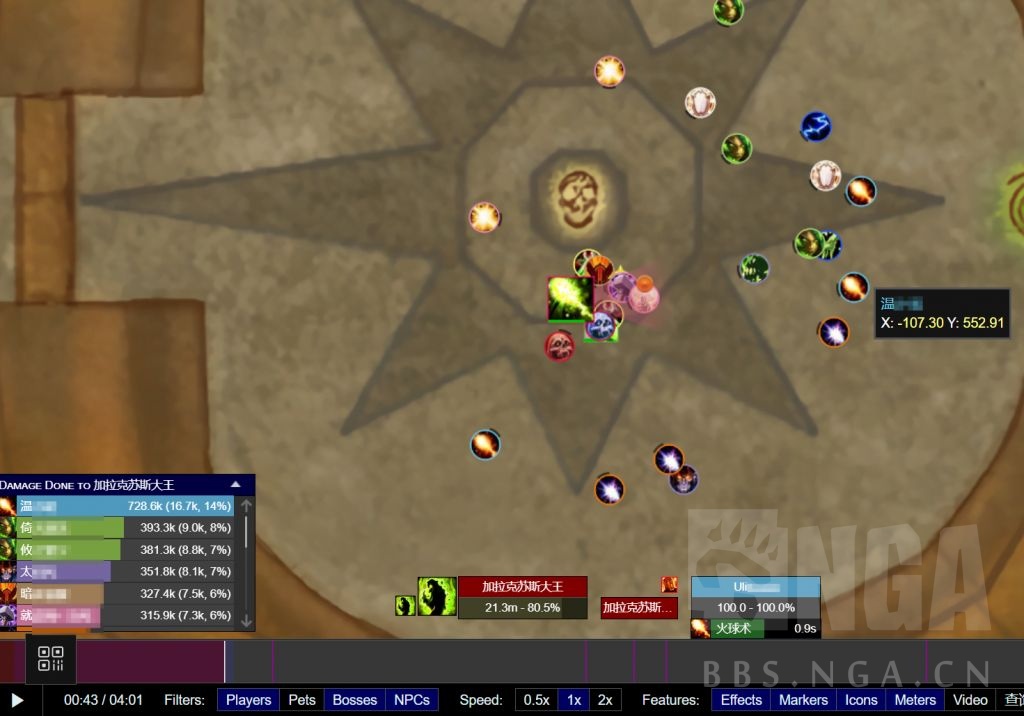Toggle the Players filter
Viewport: 1024px width, 716px height.
click(x=248, y=700)
